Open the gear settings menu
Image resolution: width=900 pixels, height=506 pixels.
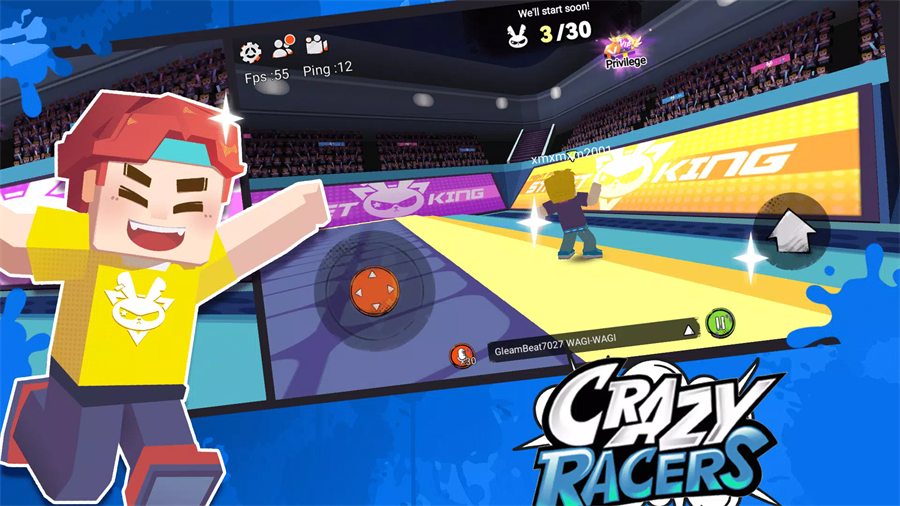[x=251, y=49]
